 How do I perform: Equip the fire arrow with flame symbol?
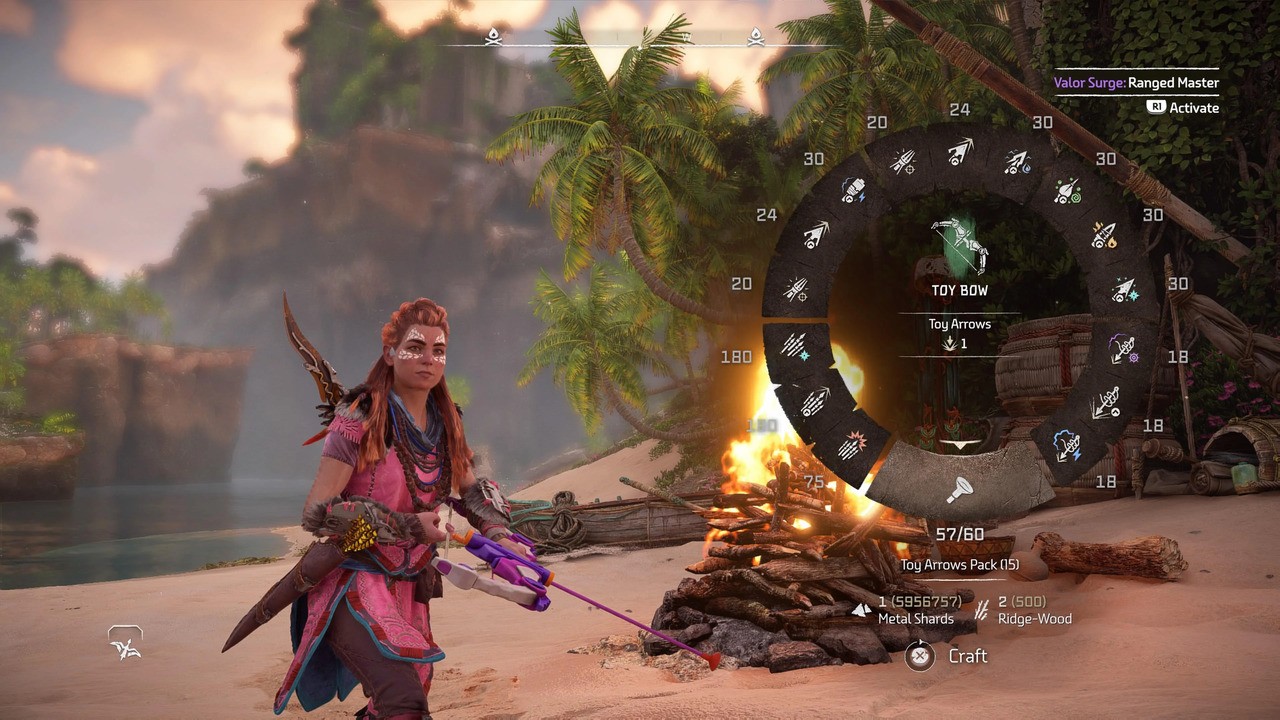pos(1103,236)
